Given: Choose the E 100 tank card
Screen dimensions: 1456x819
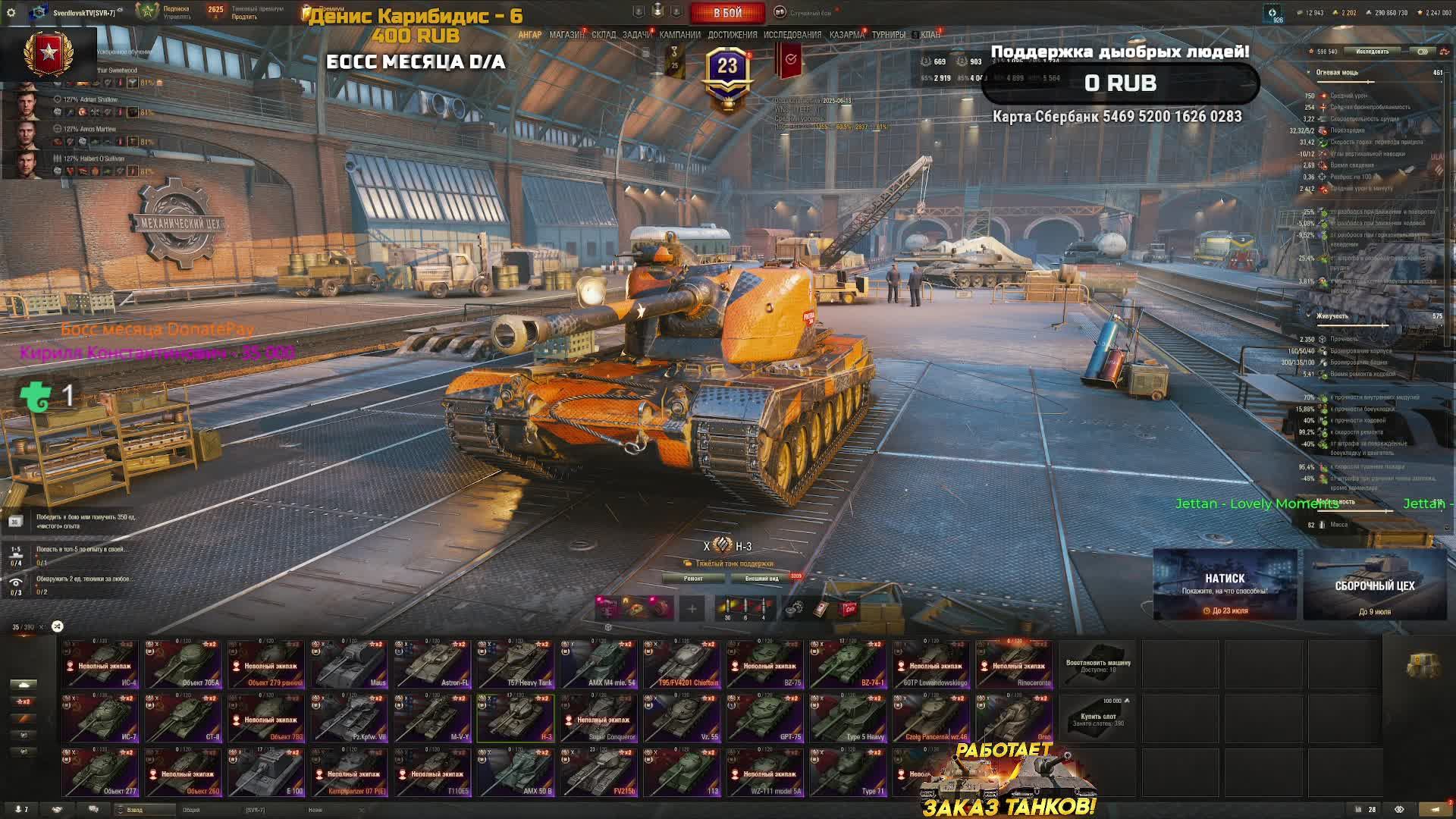Looking at the screenshot, I should (266, 773).
